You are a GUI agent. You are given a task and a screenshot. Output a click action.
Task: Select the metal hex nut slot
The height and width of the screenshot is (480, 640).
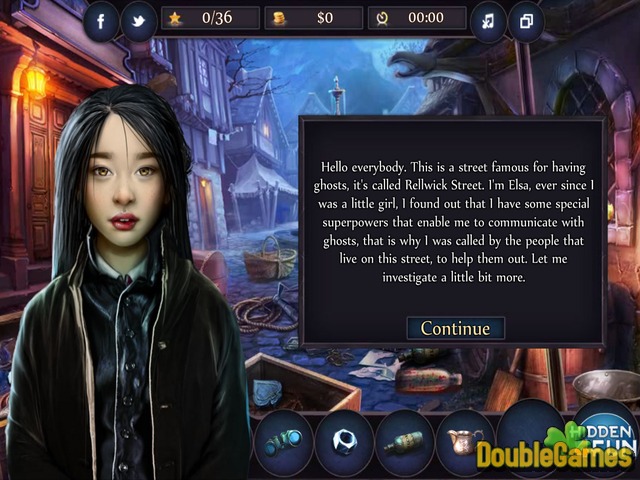click(343, 440)
